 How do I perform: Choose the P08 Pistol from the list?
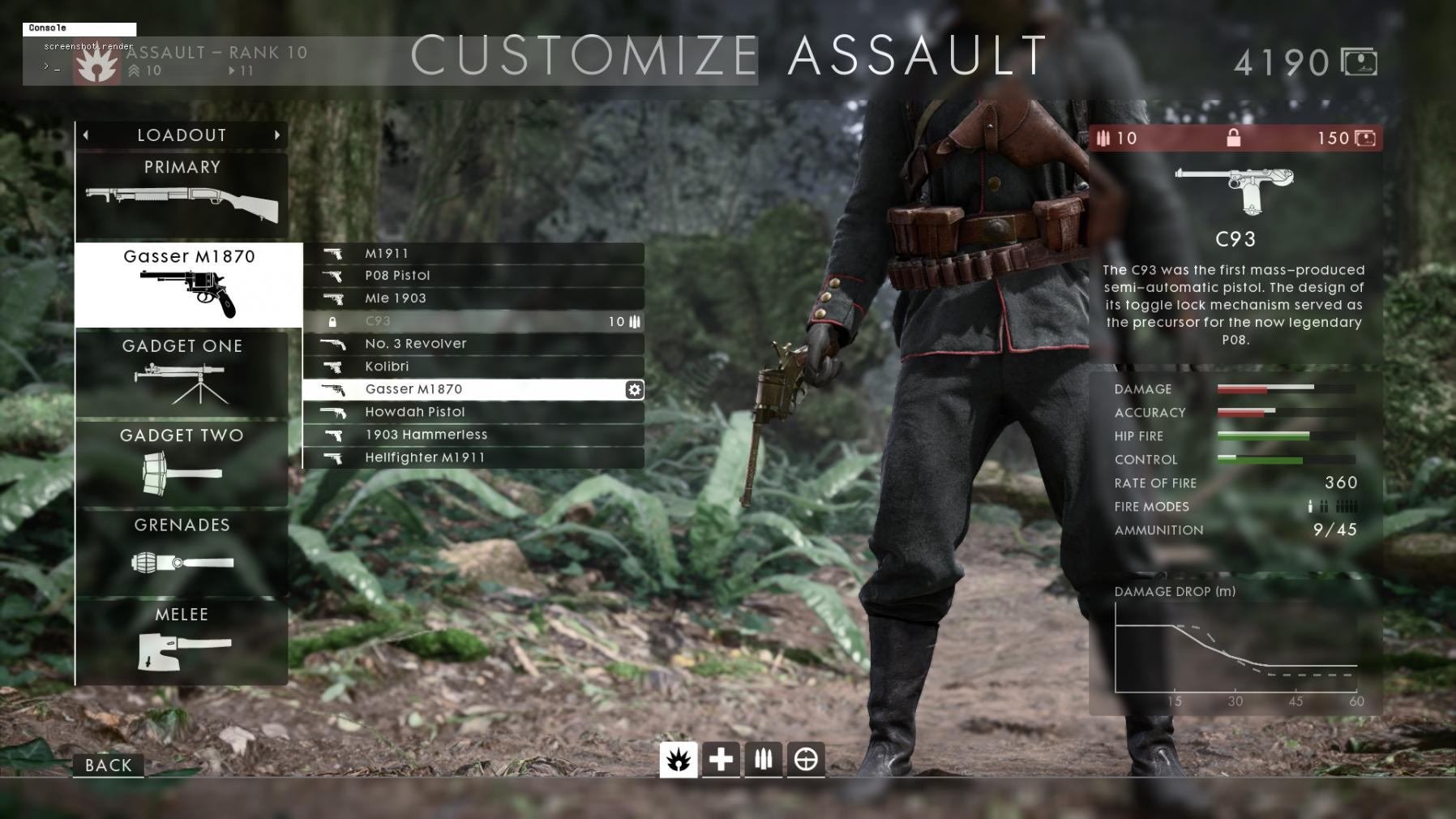coord(473,276)
